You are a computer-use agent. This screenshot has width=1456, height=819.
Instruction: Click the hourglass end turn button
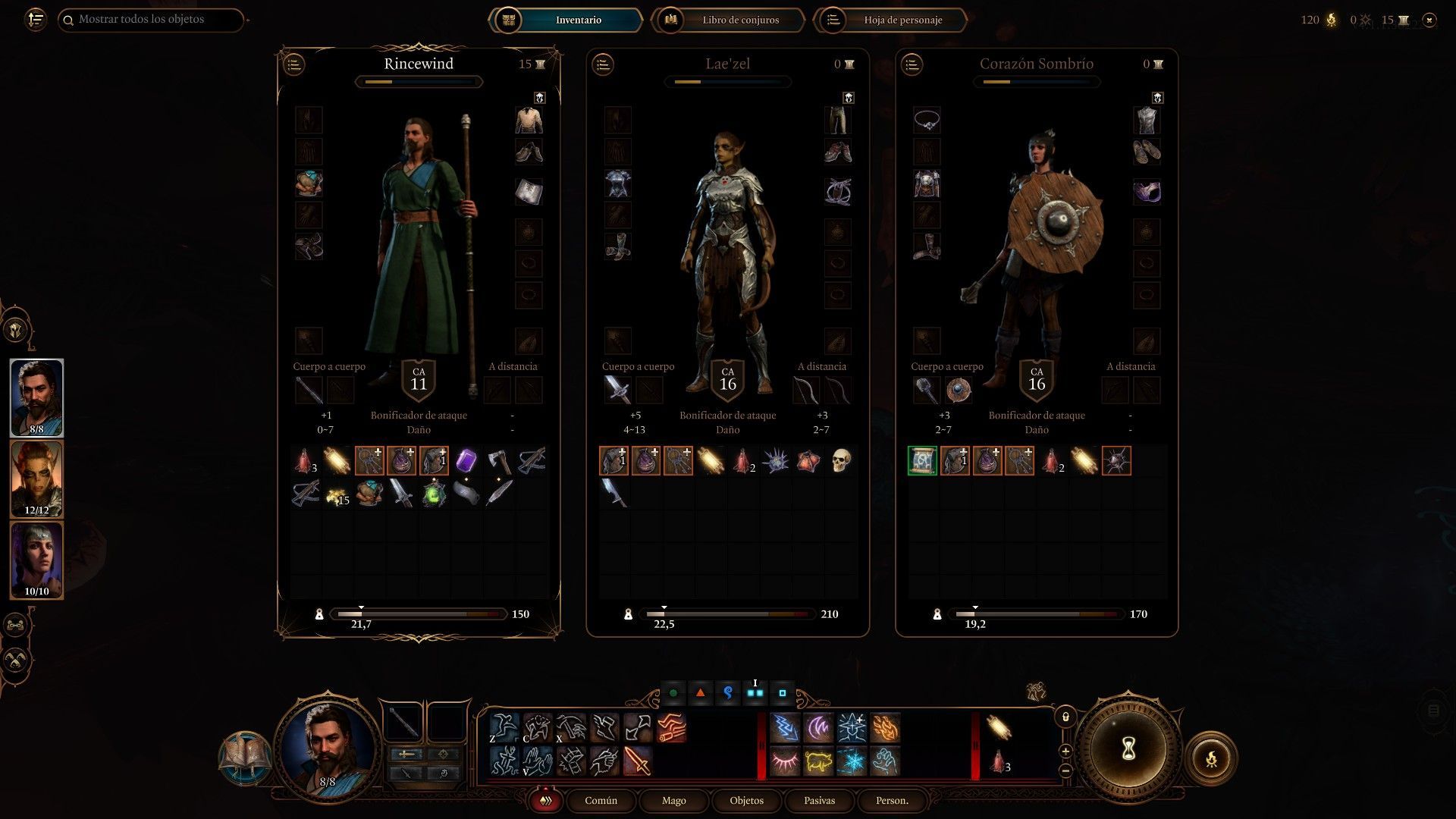pyautogui.click(x=1128, y=749)
